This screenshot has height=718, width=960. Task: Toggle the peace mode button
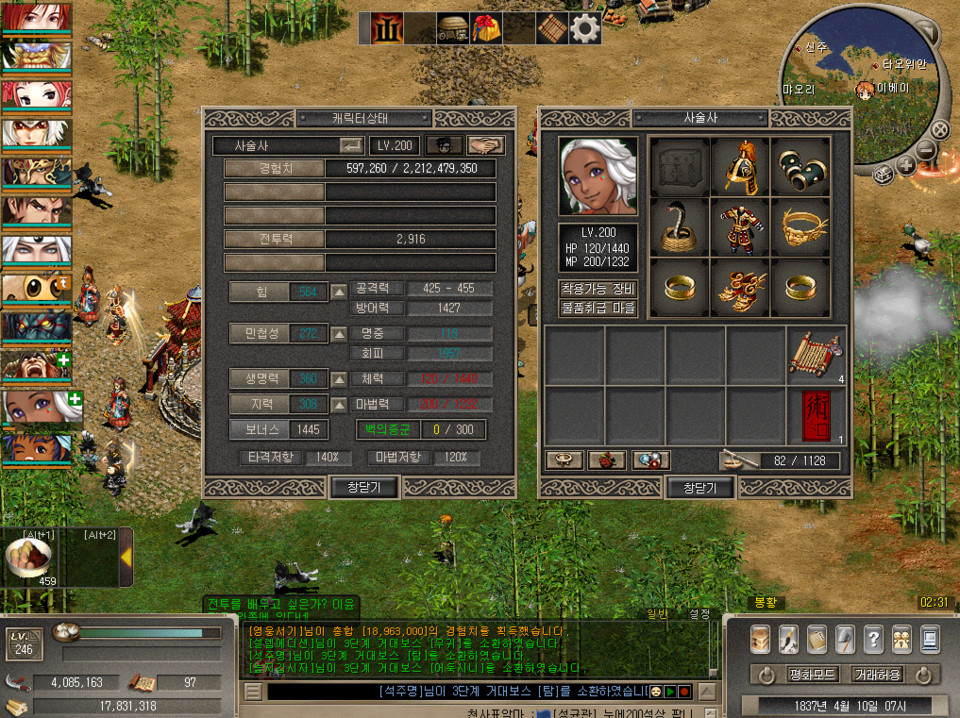(812, 674)
